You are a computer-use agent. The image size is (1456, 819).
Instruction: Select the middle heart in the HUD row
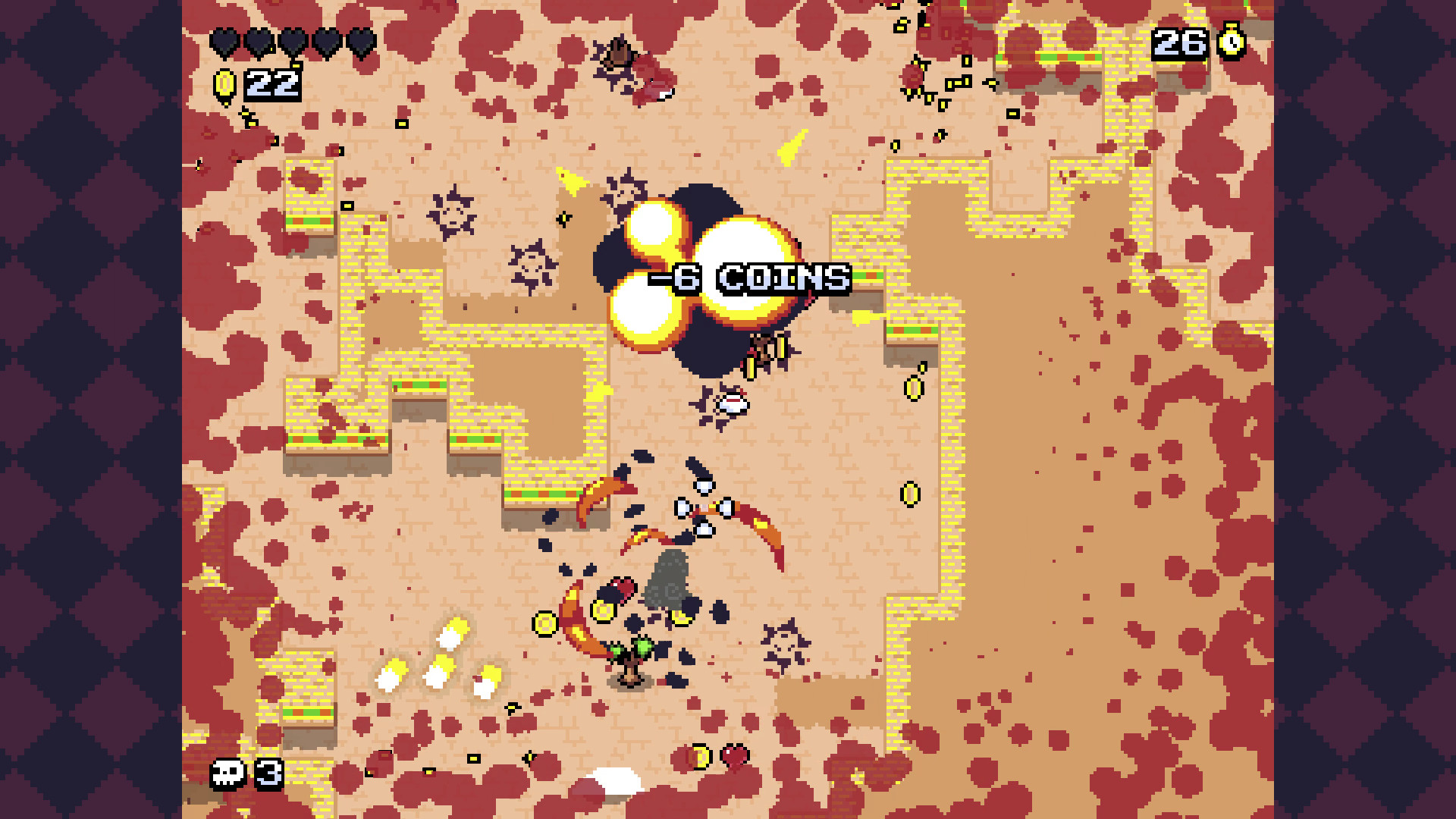click(x=292, y=42)
